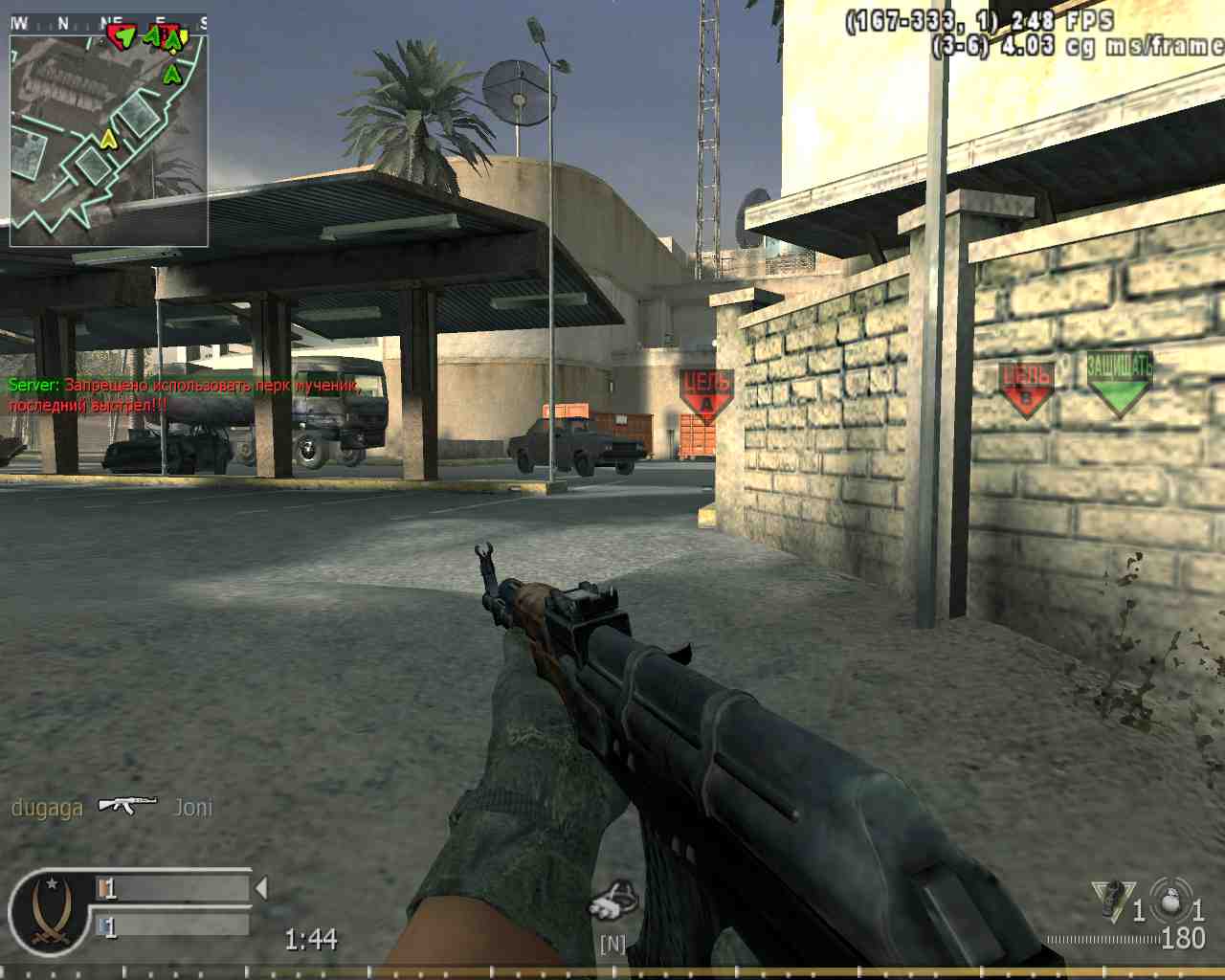Open the N heading on the bottom compass
This screenshot has height=980, width=1225.
coord(612,945)
